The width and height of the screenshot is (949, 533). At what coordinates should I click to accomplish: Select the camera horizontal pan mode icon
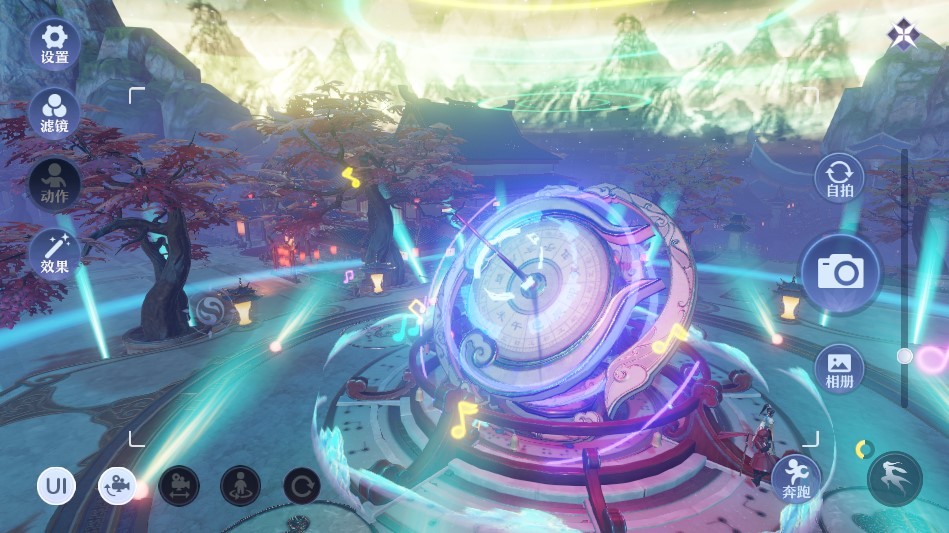click(179, 487)
